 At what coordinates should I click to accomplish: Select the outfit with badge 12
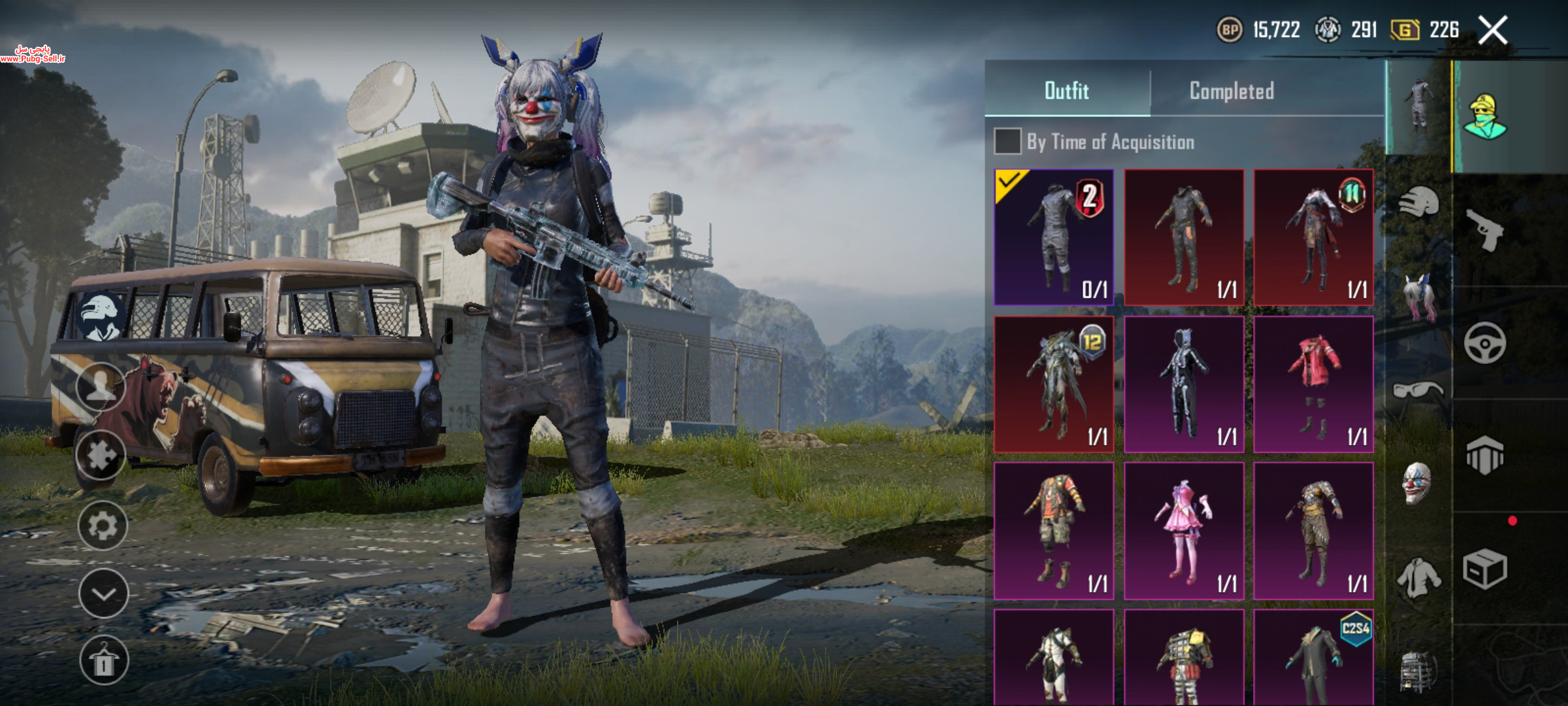(1053, 384)
